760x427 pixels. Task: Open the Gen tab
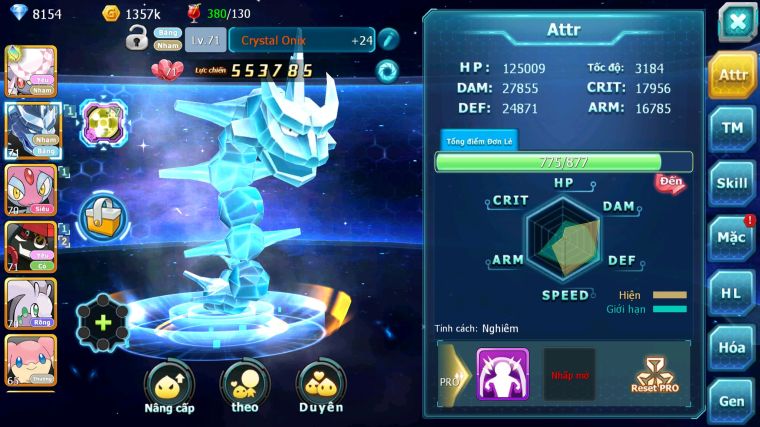[x=732, y=401]
